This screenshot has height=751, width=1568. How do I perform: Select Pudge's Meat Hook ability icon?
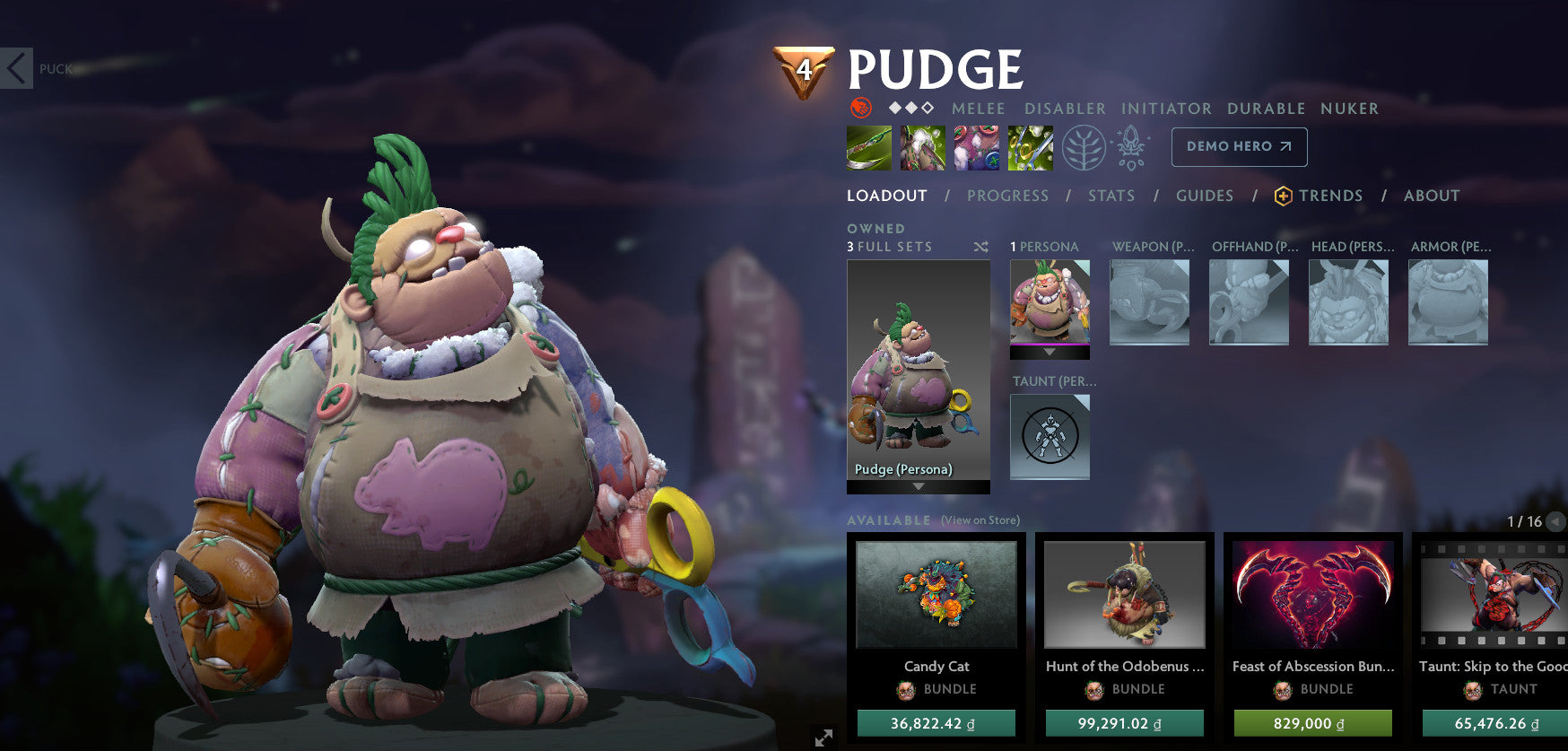click(x=868, y=148)
